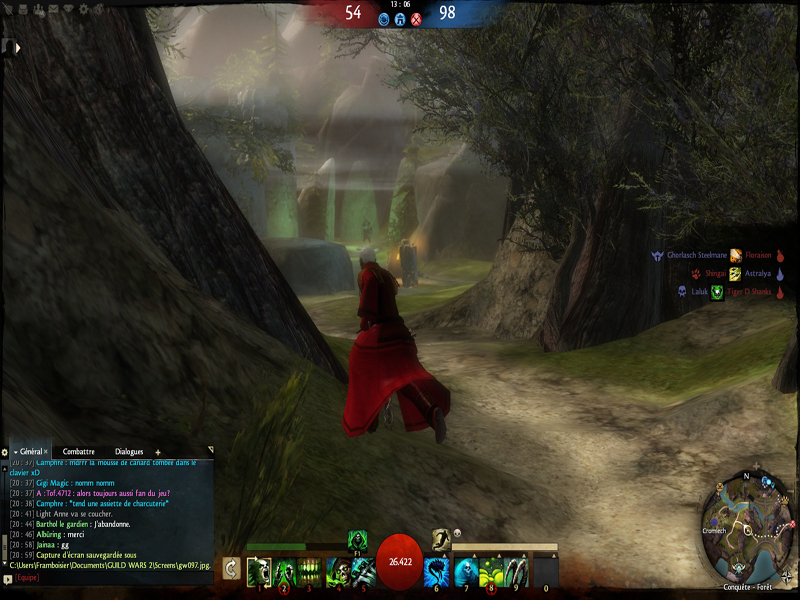
Task: Use weapon skill slot 1
Action: point(258,571)
